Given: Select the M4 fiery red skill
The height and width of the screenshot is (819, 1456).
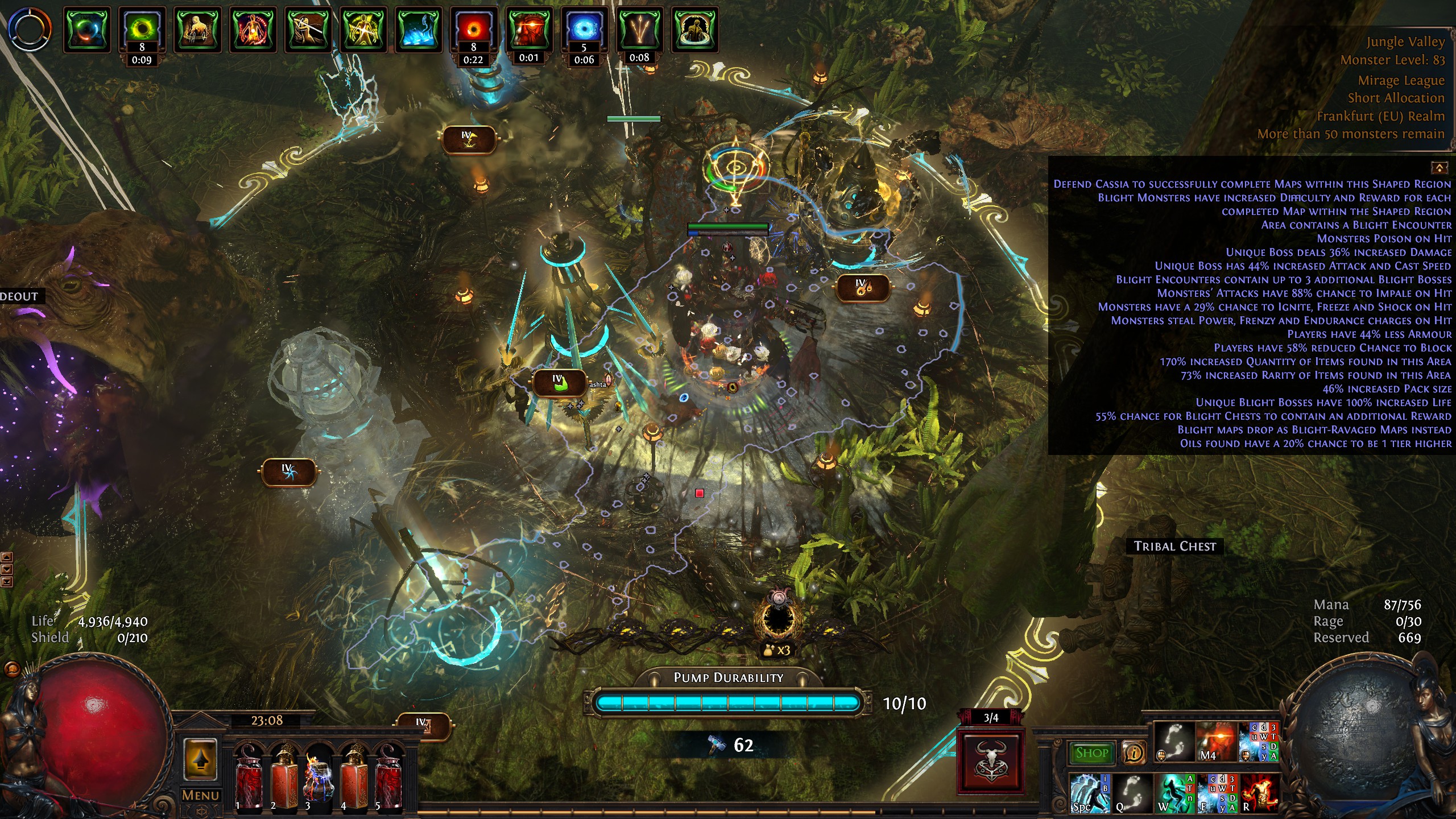Looking at the screenshot, I should pyautogui.click(x=1216, y=742).
